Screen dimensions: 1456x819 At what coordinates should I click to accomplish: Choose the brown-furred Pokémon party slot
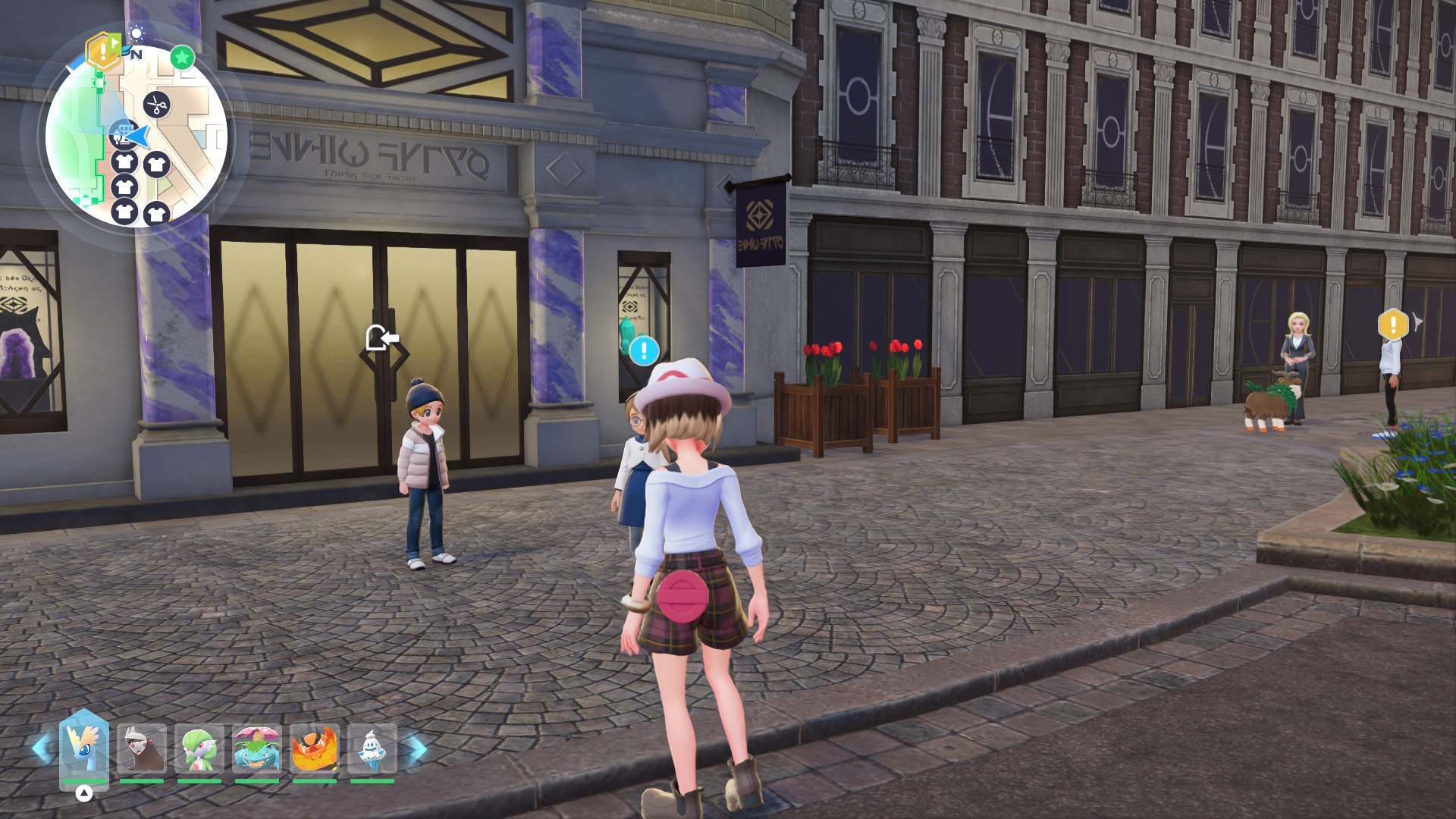click(x=142, y=748)
